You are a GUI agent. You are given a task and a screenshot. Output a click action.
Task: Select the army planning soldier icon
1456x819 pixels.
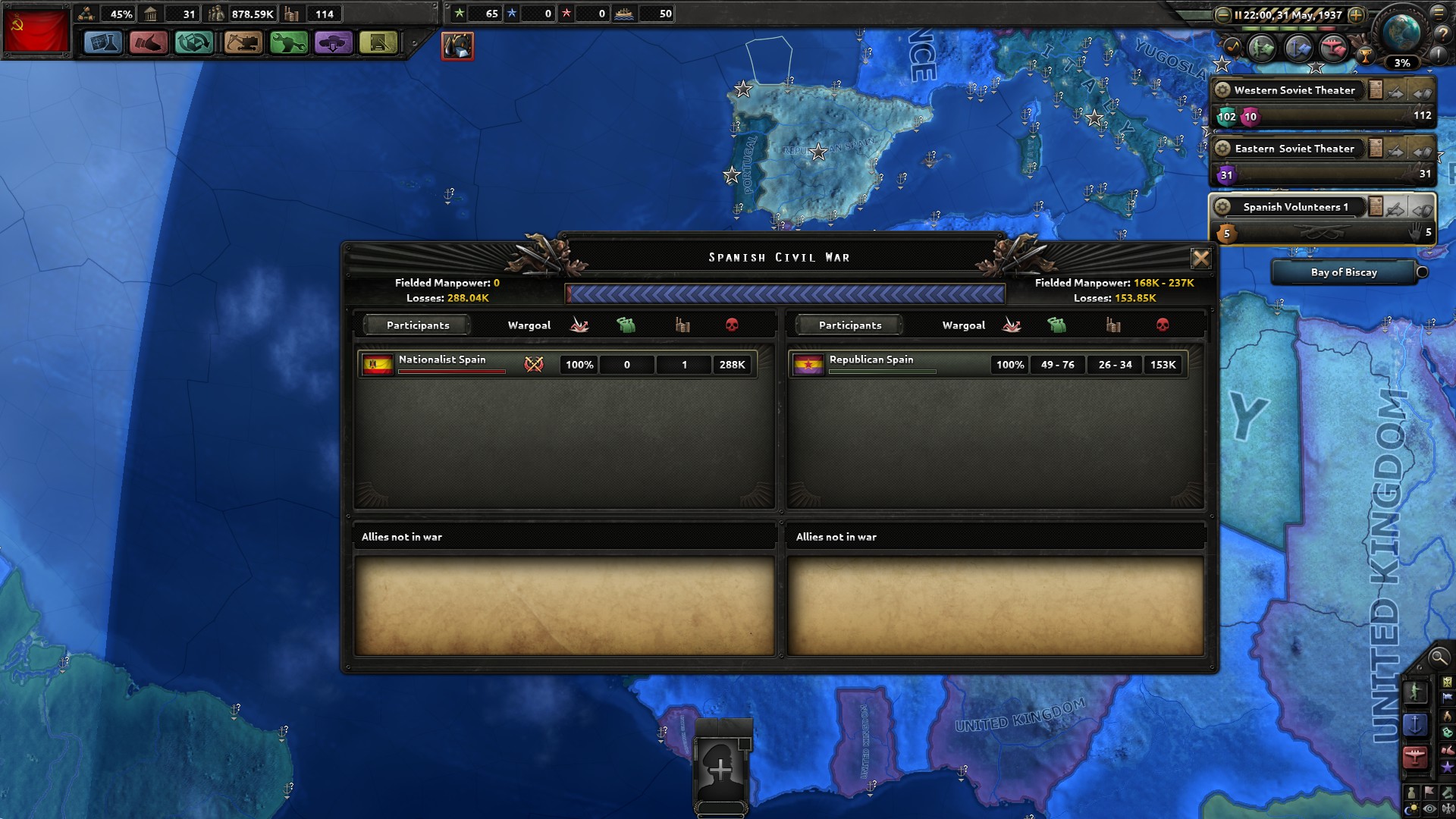(x=1415, y=692)
